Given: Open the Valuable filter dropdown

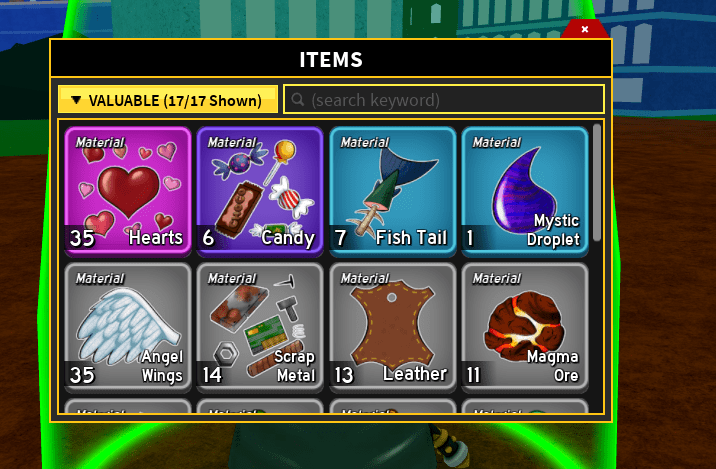Looking at the screenshot, I should point(168,100).
